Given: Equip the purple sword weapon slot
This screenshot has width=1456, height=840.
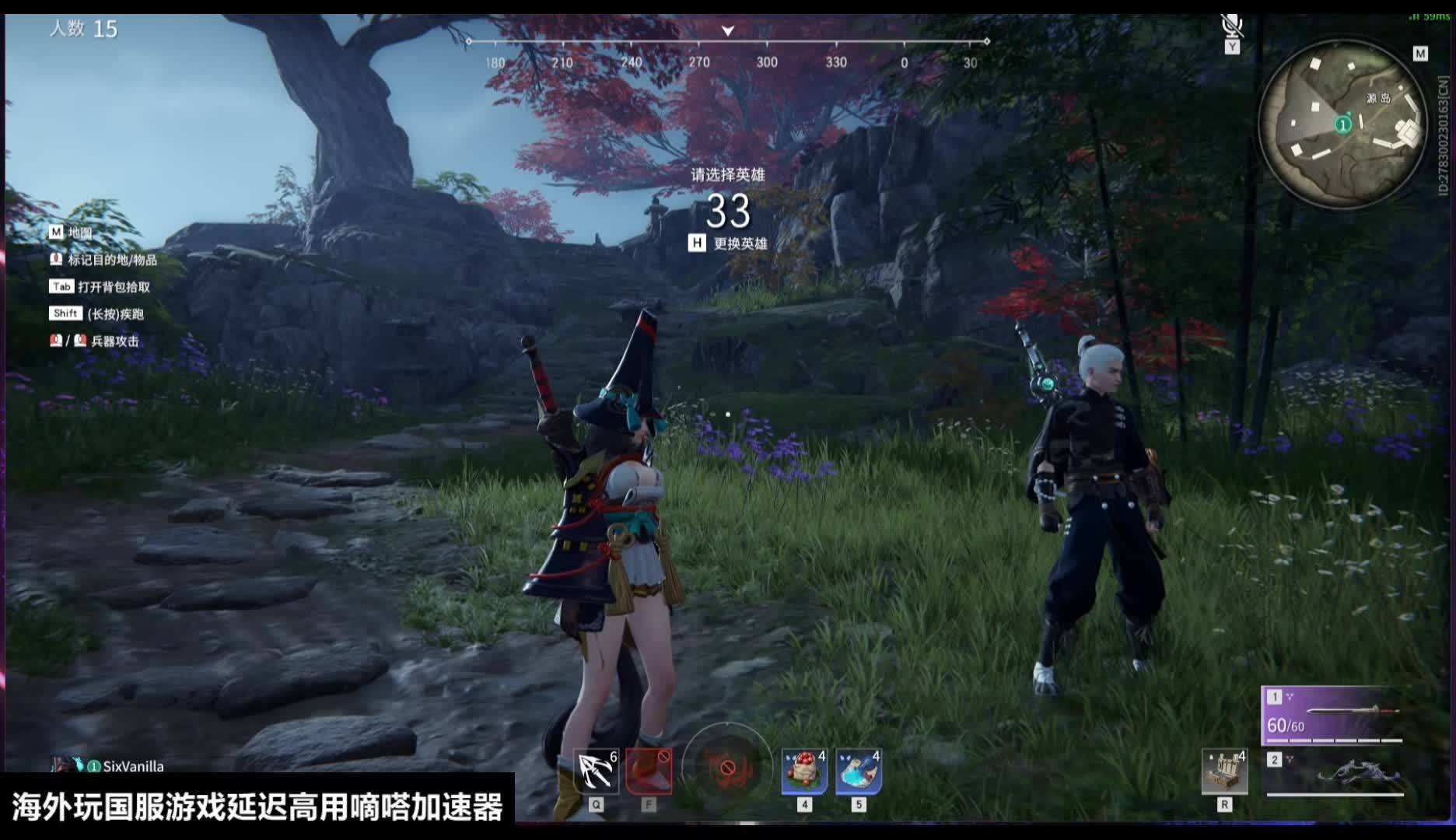Looking at the screenshot, I should (1333, 715).
